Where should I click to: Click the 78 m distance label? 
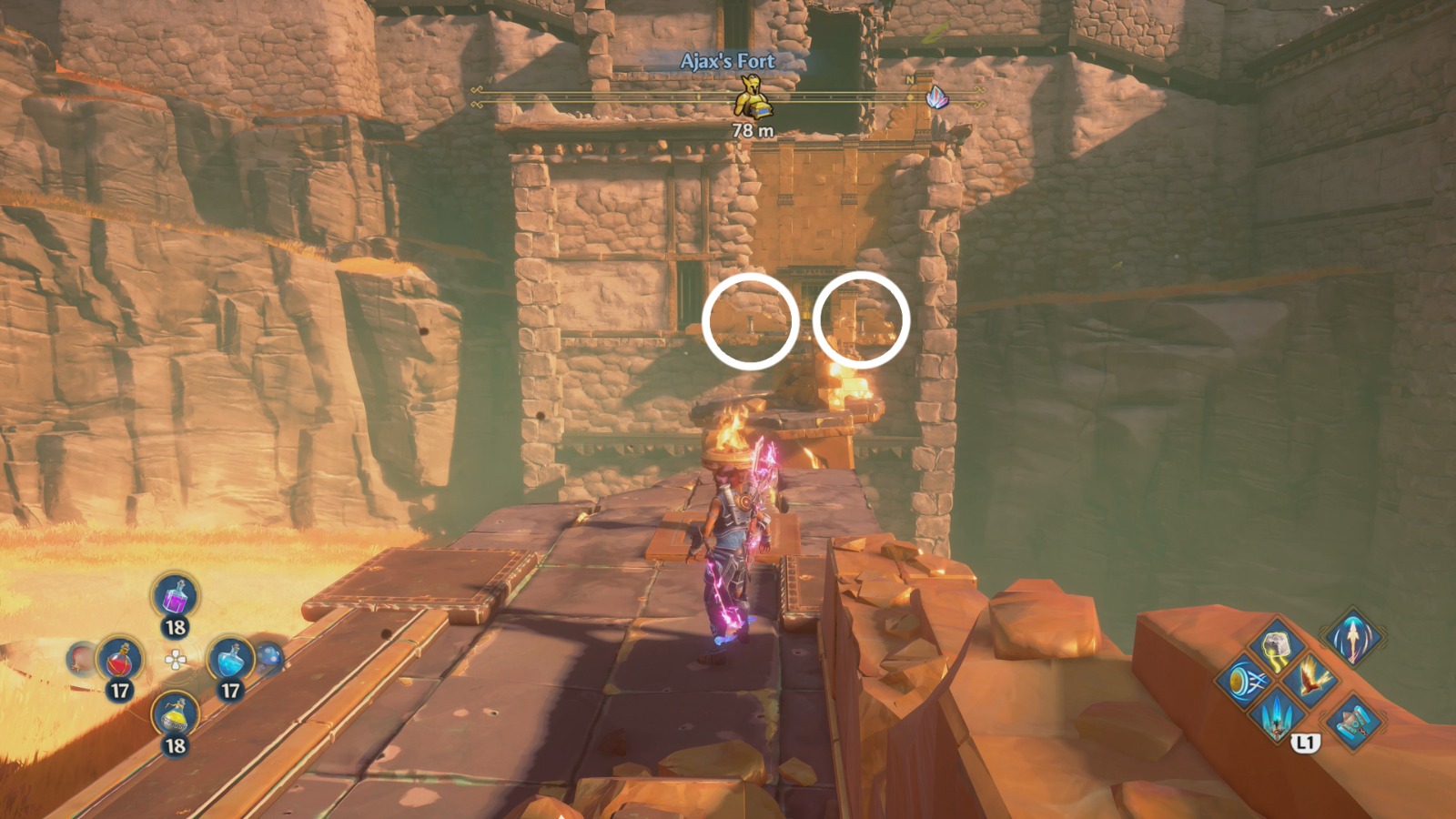pos(752,129)
